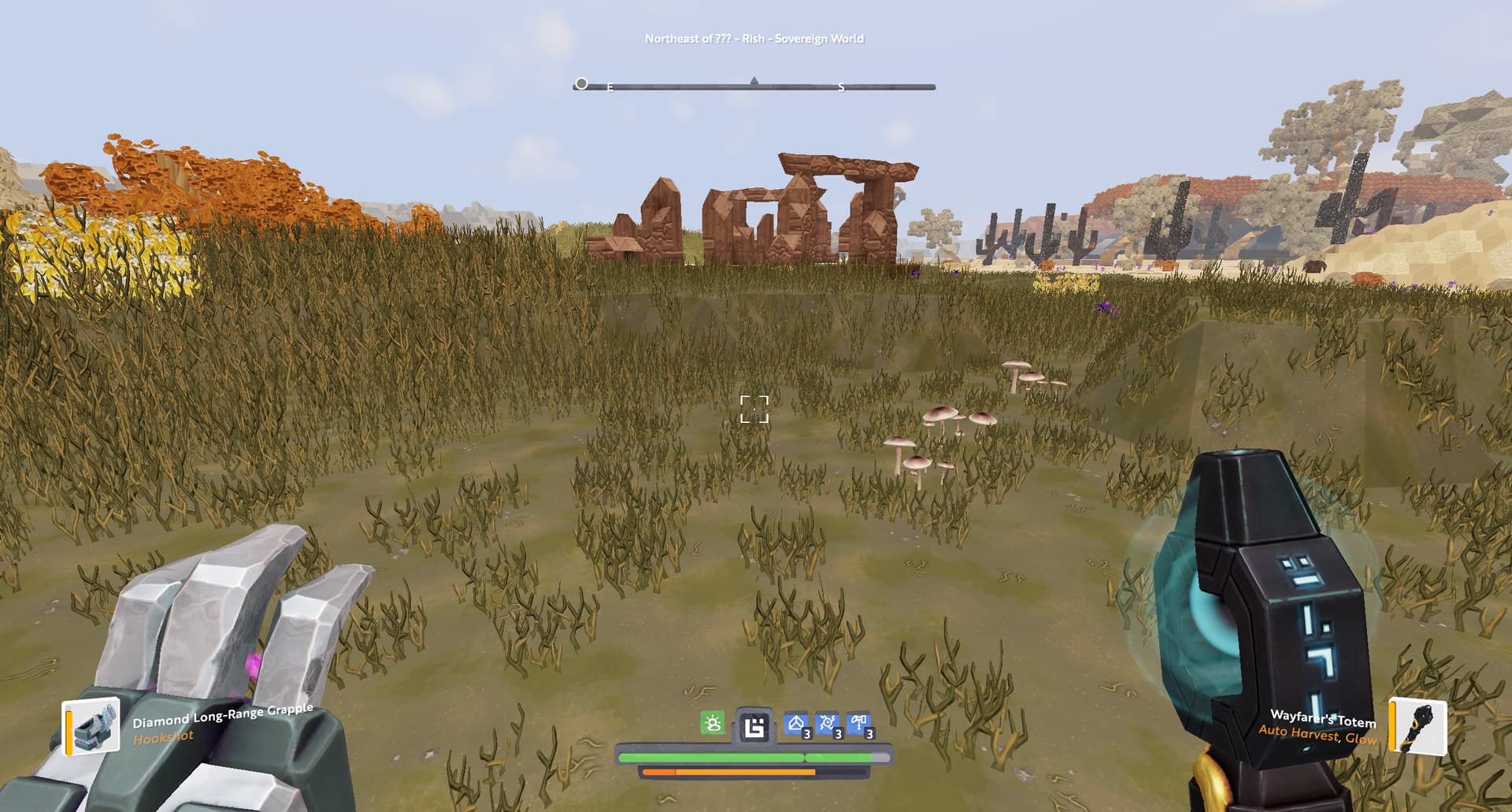The height and width of the screenshot is (812, 1512).
Task: Click the blue shelter-shaped buff icon
Action: point(796,723)
